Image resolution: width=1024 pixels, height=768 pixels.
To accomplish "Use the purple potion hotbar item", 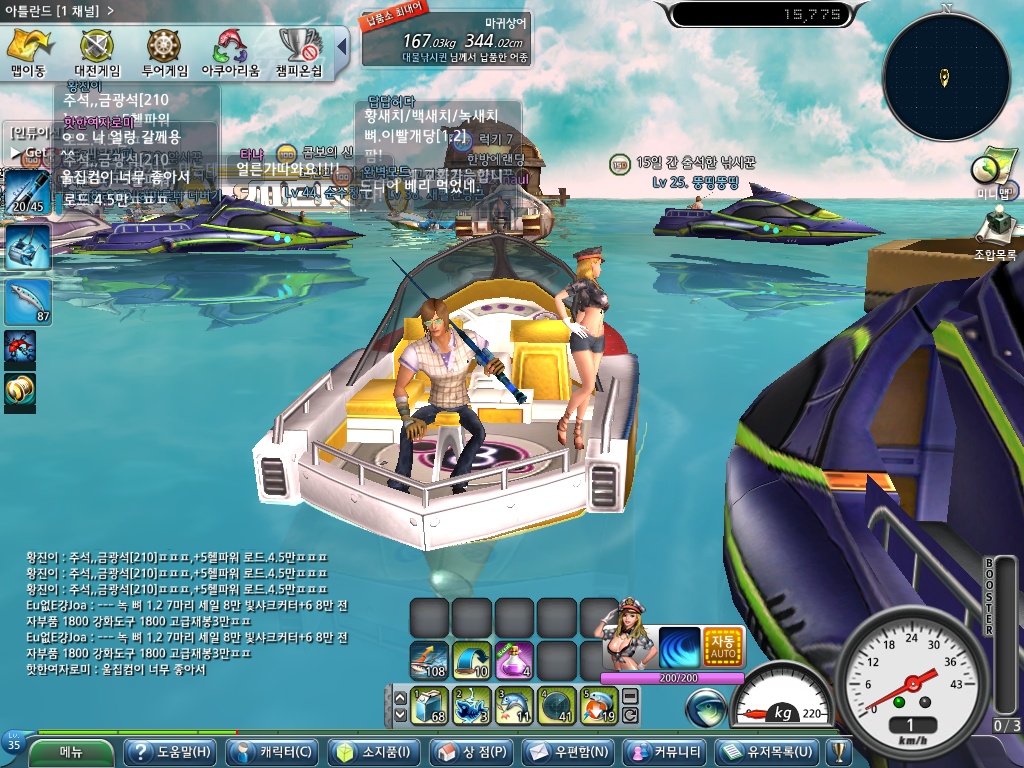I will pos(514,661).
